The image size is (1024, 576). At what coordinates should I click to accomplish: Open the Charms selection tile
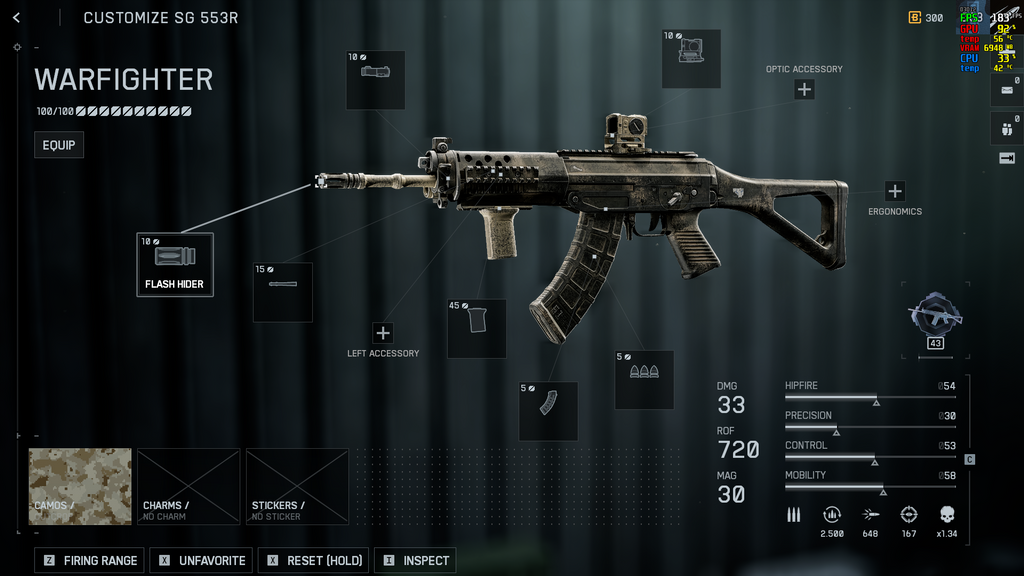click(x=189, y=486)
